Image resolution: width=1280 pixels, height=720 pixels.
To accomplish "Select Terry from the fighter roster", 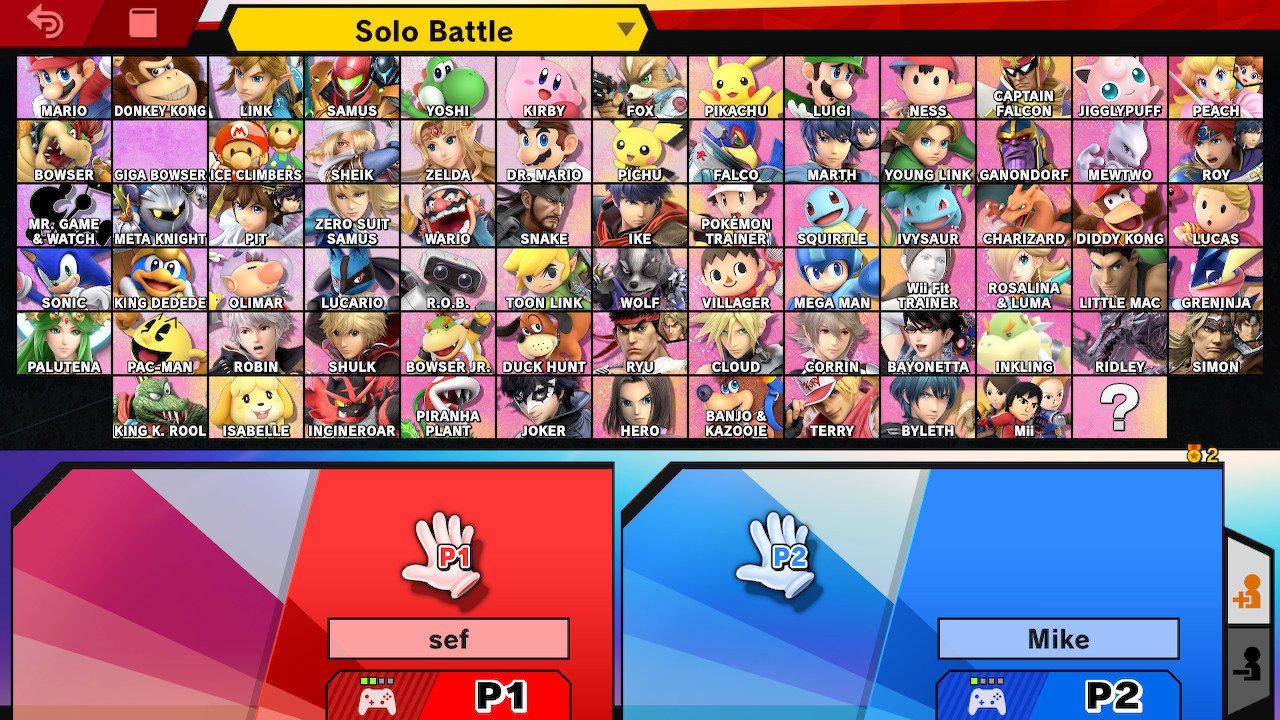I will 831,407.
